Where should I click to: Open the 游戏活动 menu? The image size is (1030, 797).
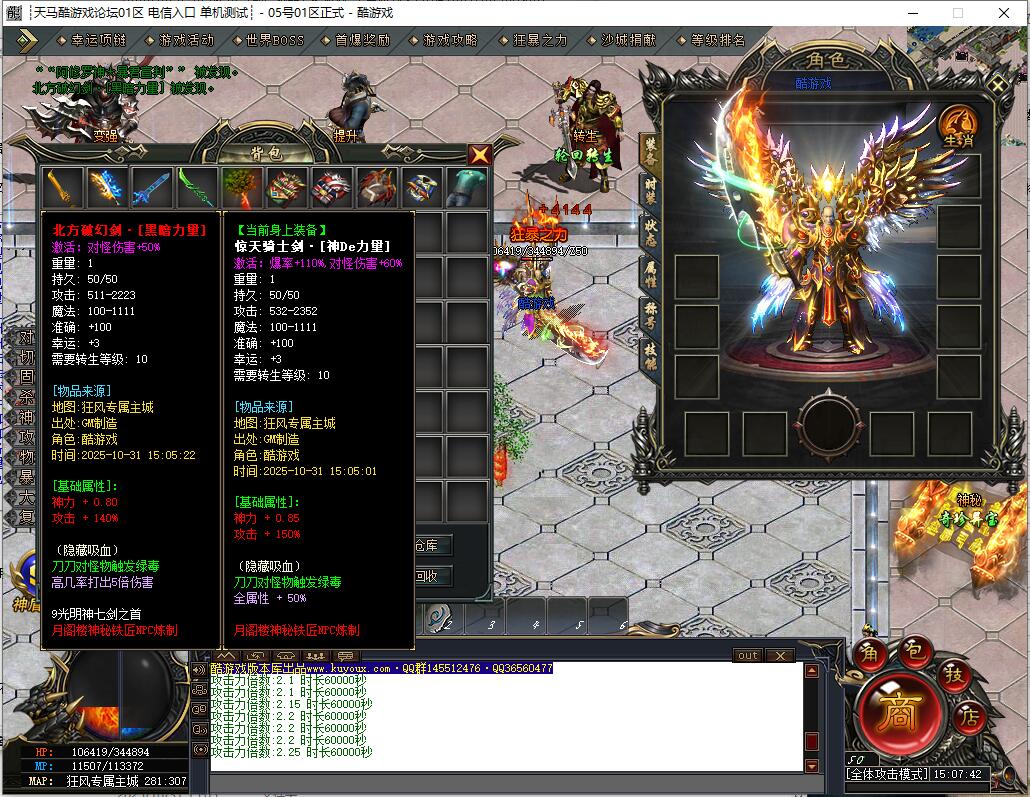point(186,41)
